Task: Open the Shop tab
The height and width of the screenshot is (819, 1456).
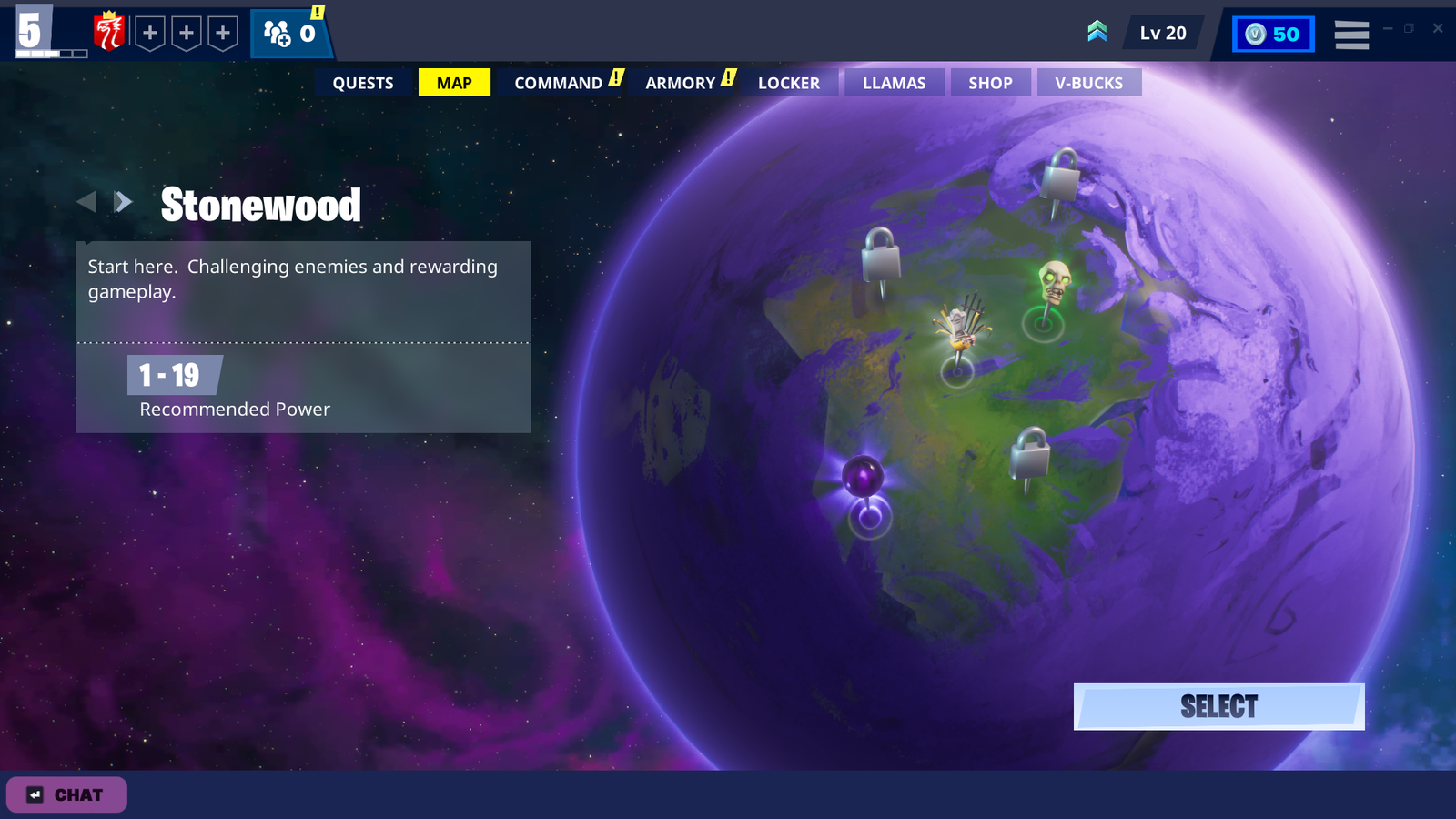Action: click(990, 83)
